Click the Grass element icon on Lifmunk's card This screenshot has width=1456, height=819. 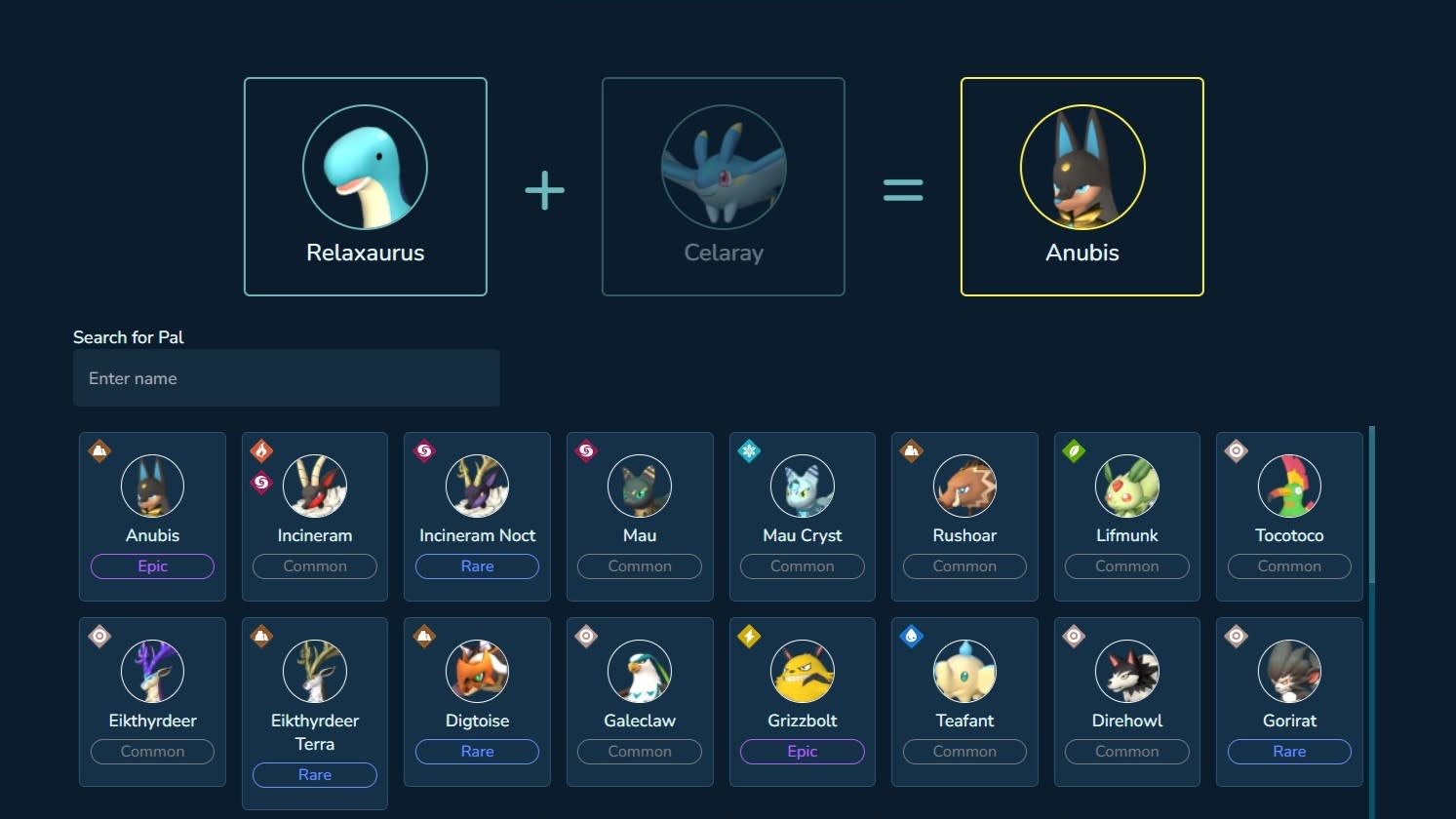(x=1074, y=451)
